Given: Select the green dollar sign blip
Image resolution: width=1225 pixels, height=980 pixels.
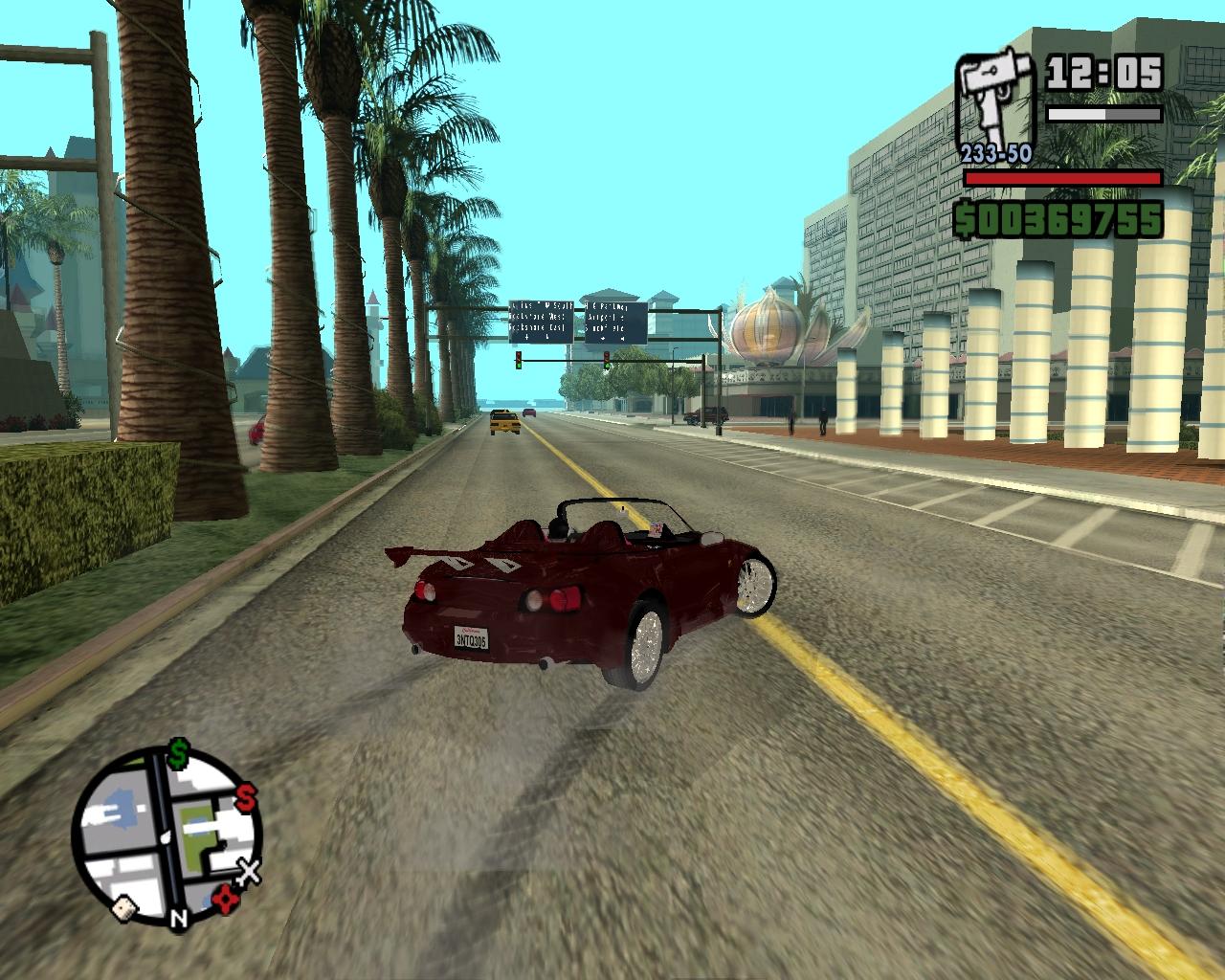Looking at the screenshot, I should click(178, 754).
